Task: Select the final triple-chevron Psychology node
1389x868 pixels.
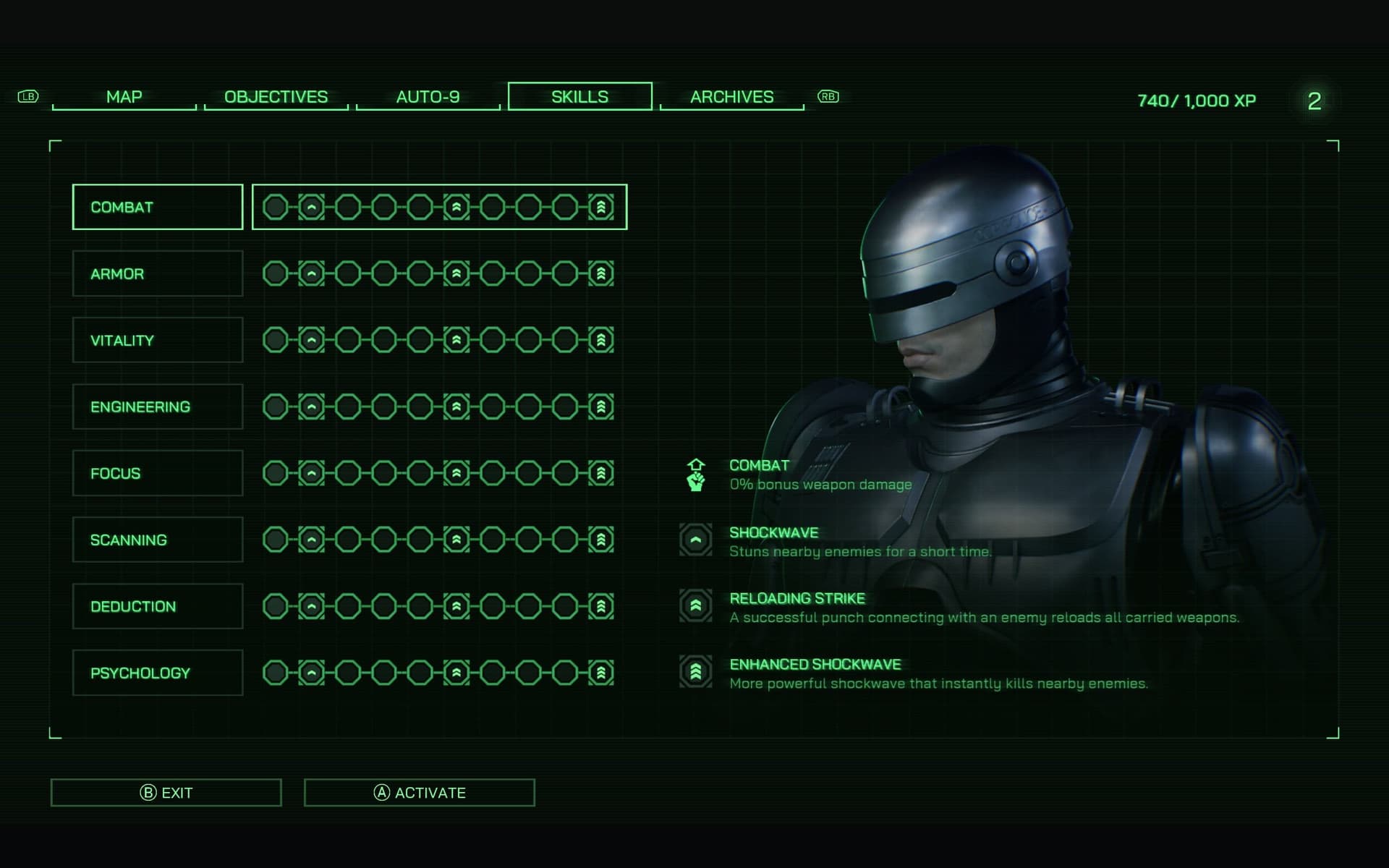Action: point(601,673)
